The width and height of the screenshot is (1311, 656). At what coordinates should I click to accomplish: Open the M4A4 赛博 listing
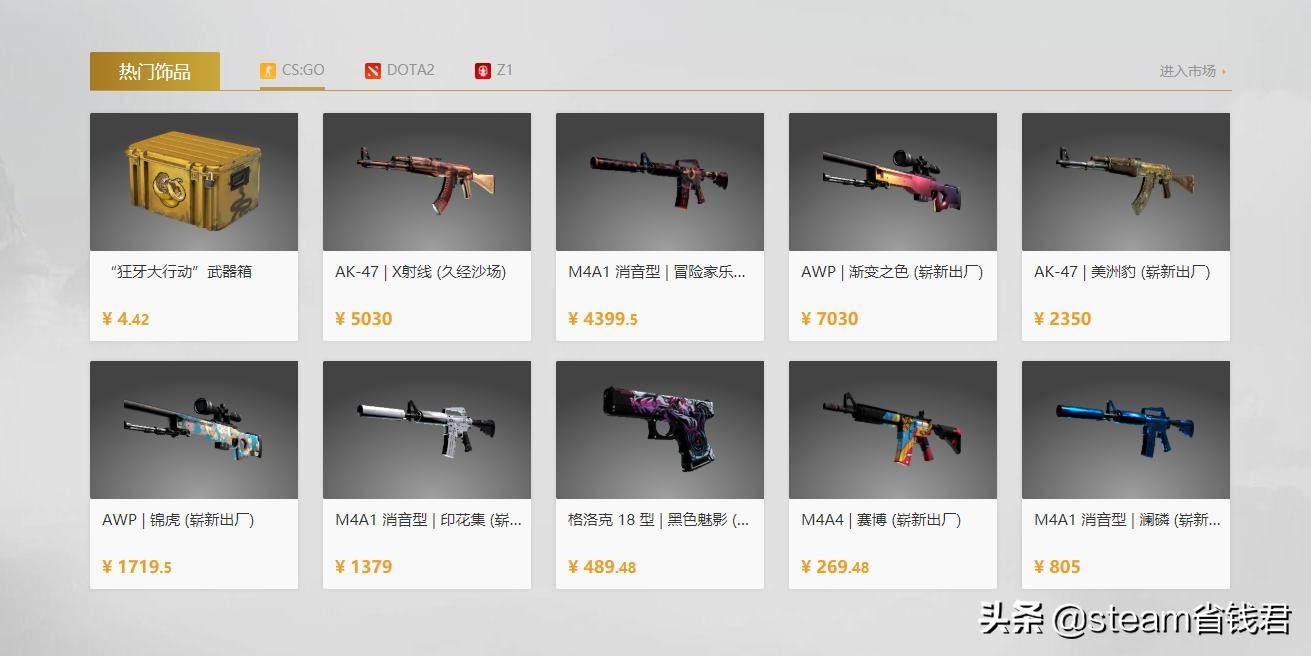(x=893, y=474)
